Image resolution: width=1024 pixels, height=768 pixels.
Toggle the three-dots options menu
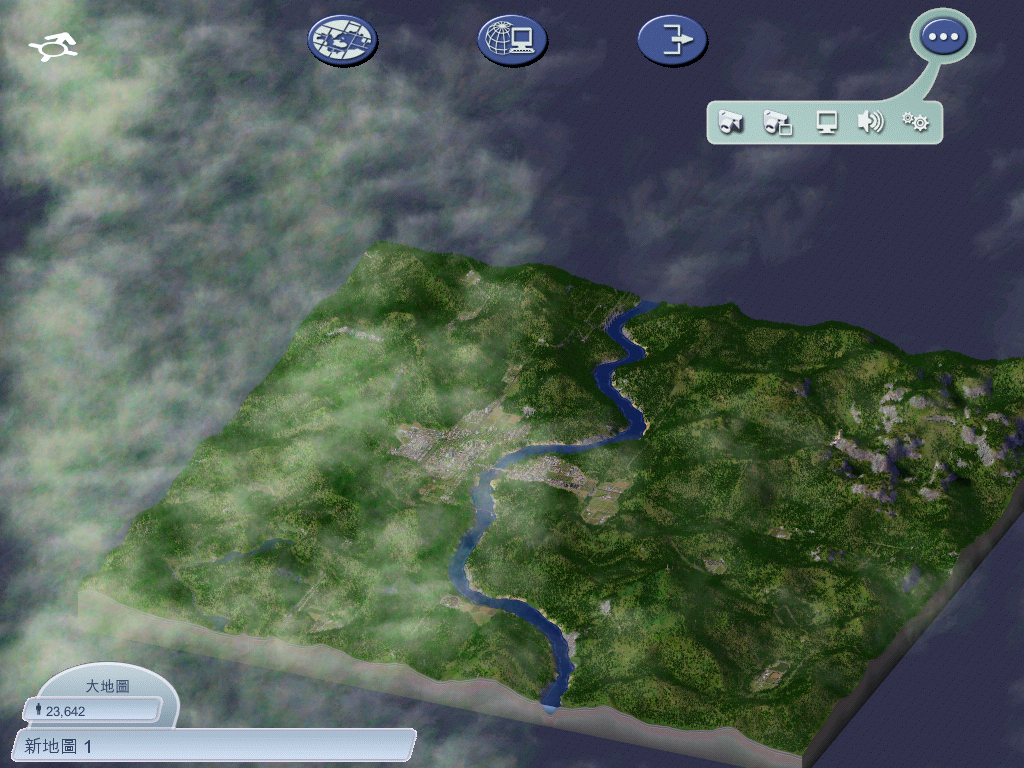(x=942, y=37)
